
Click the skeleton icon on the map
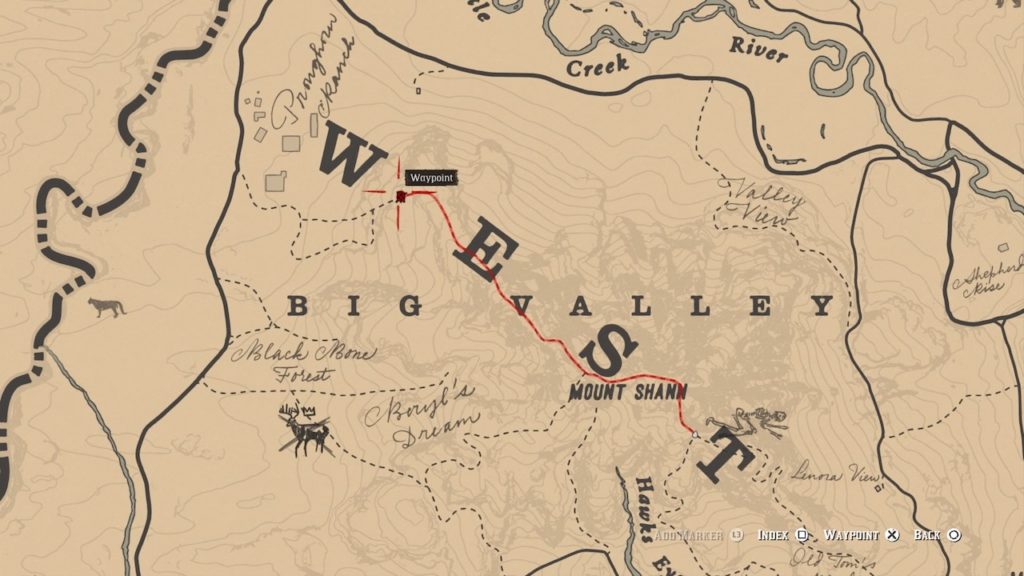747,421
